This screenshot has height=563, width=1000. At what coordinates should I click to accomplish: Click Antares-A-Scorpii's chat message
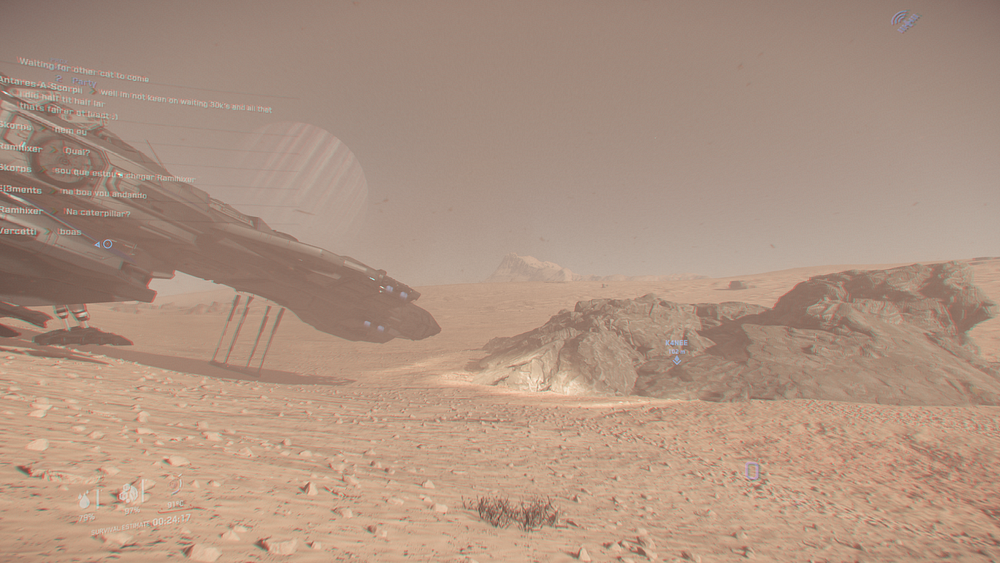coord(185,92)
